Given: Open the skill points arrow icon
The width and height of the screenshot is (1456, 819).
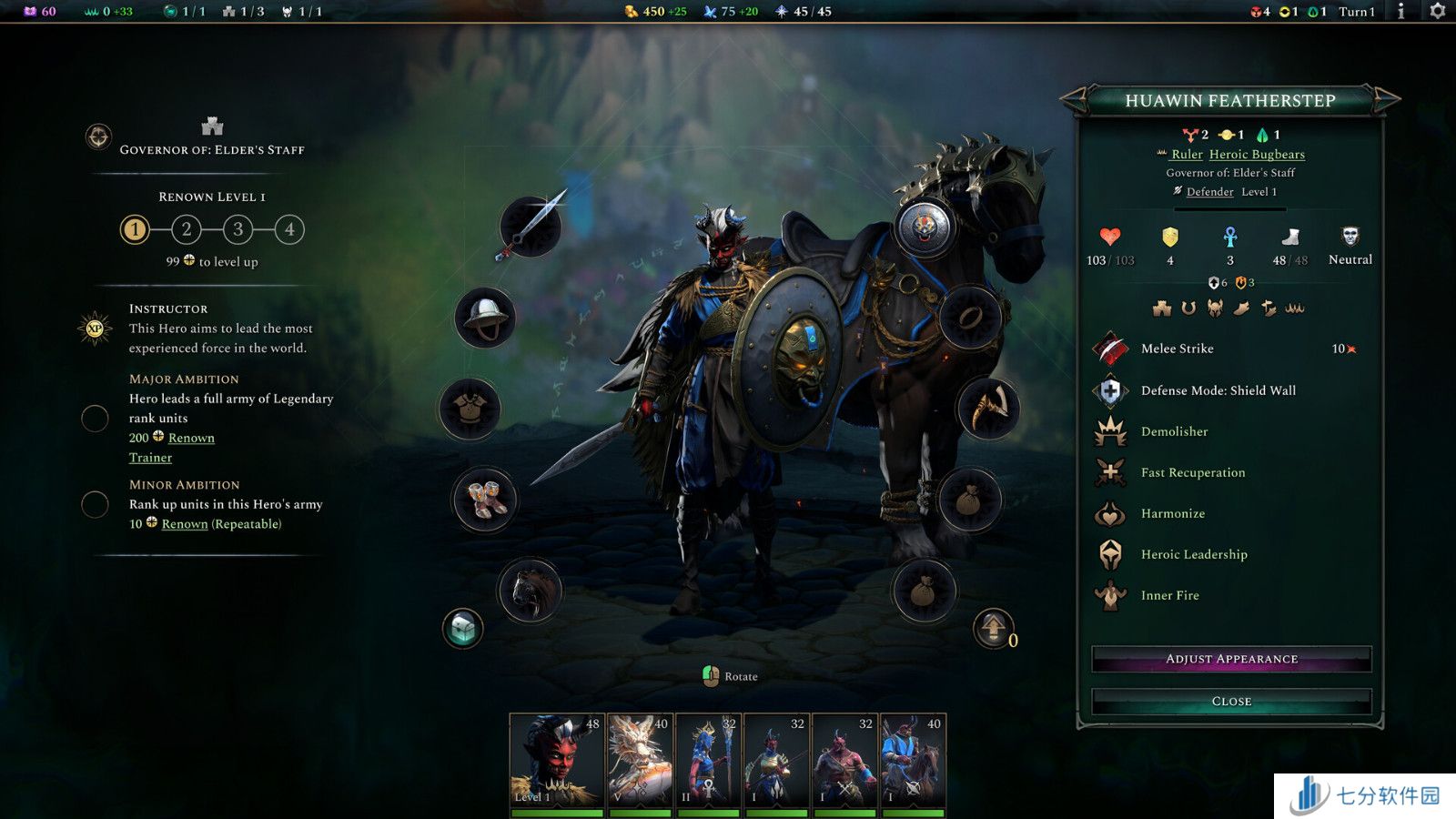Looking at the screenshot, I should pyautogui.click(x=993, y=627).
